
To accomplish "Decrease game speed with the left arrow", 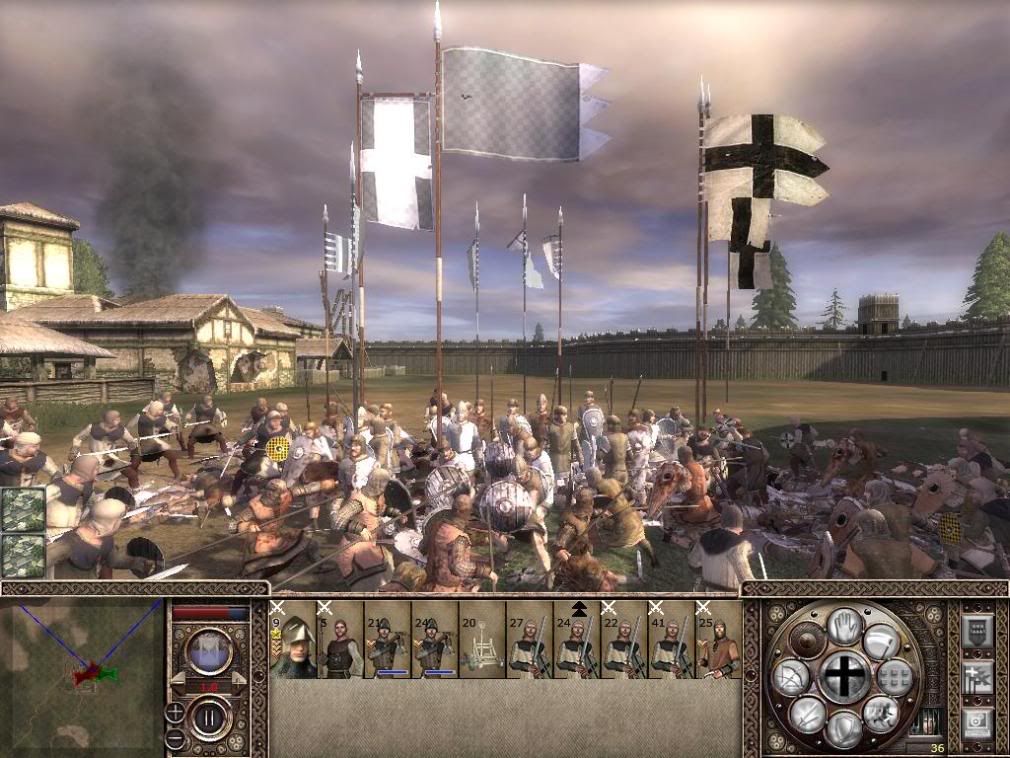I will coord(180,679).
